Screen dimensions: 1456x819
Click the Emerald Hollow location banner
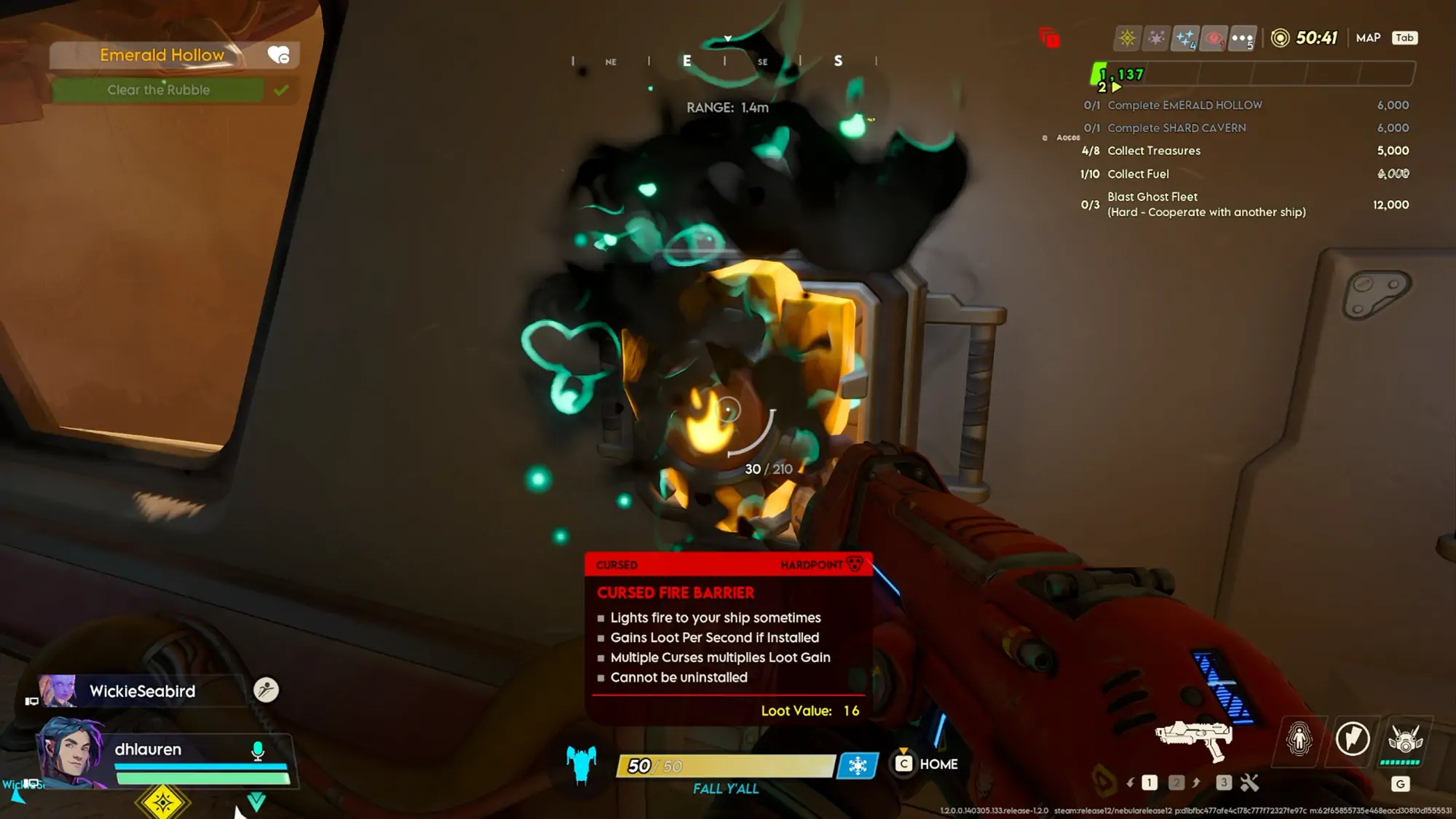[x=162, y=55]
